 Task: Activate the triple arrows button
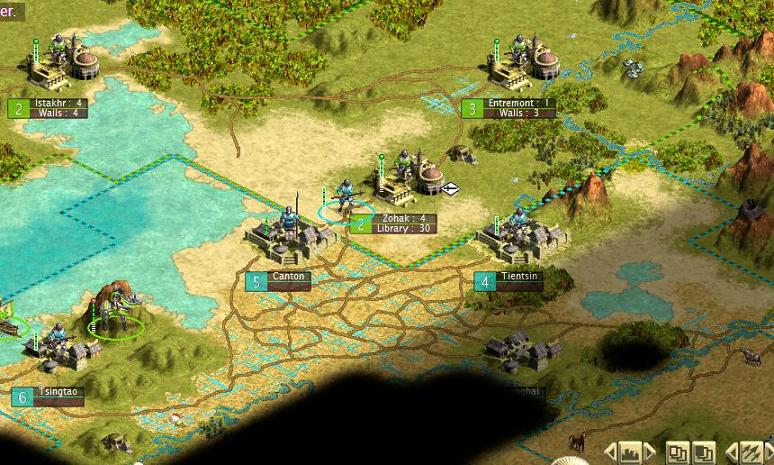pyautogui.click(x=749, y=452)
